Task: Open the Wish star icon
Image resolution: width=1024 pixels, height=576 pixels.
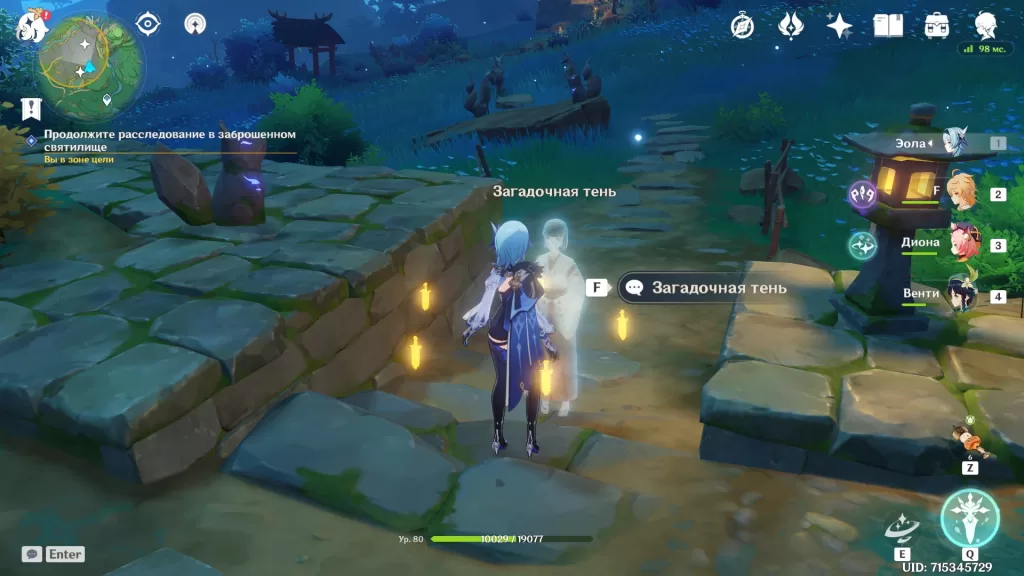Action: click(839, 26)
